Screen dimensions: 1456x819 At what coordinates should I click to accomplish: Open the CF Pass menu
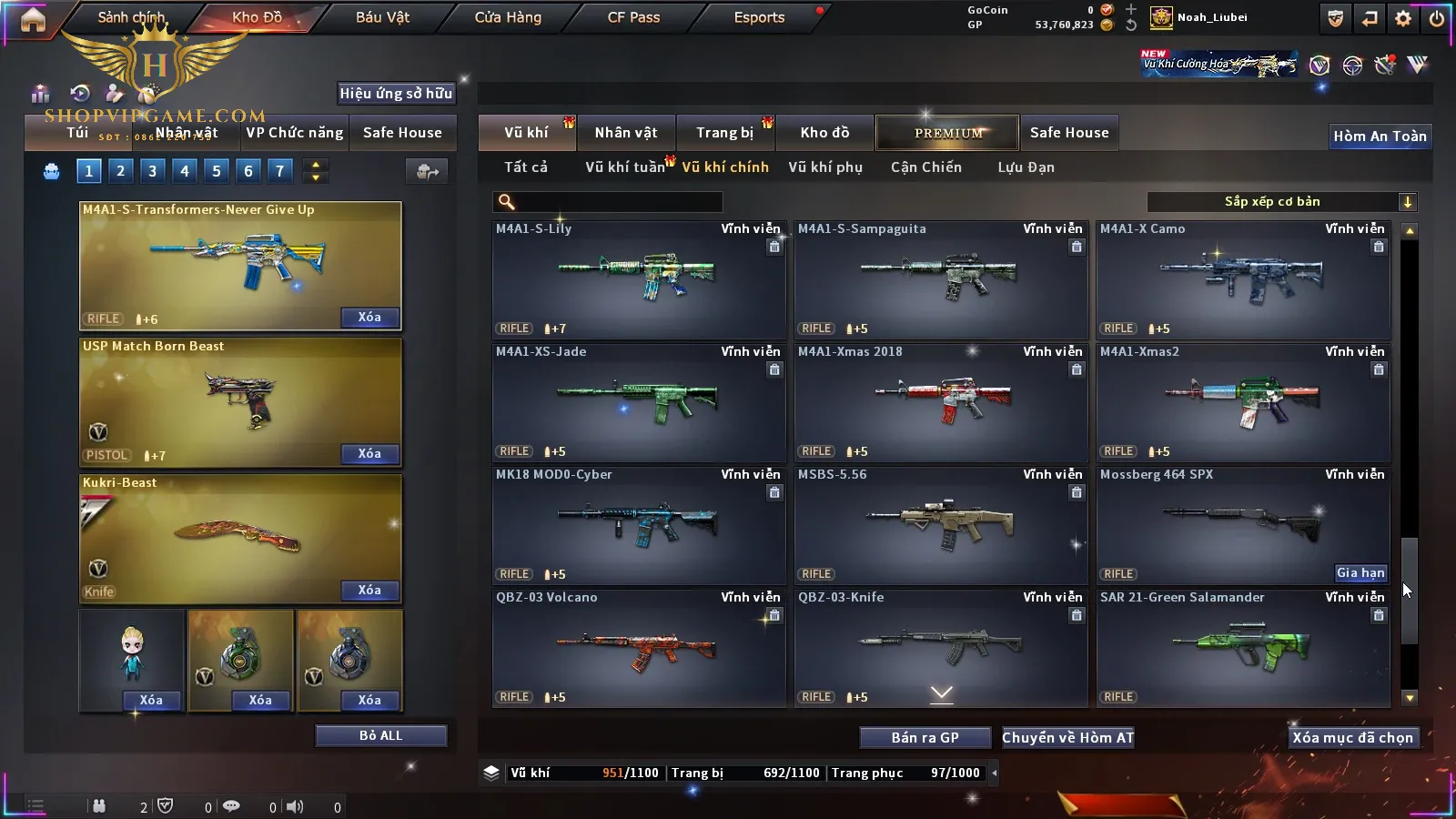pos(633,17)
